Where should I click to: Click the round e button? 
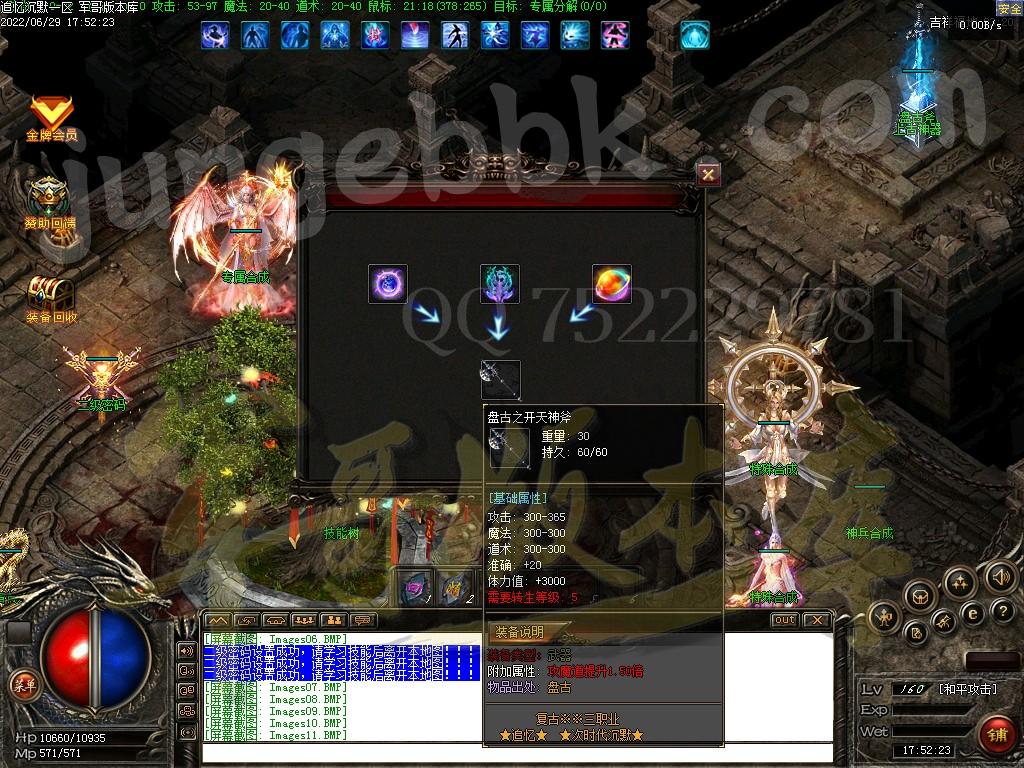[x=971, y=612]
